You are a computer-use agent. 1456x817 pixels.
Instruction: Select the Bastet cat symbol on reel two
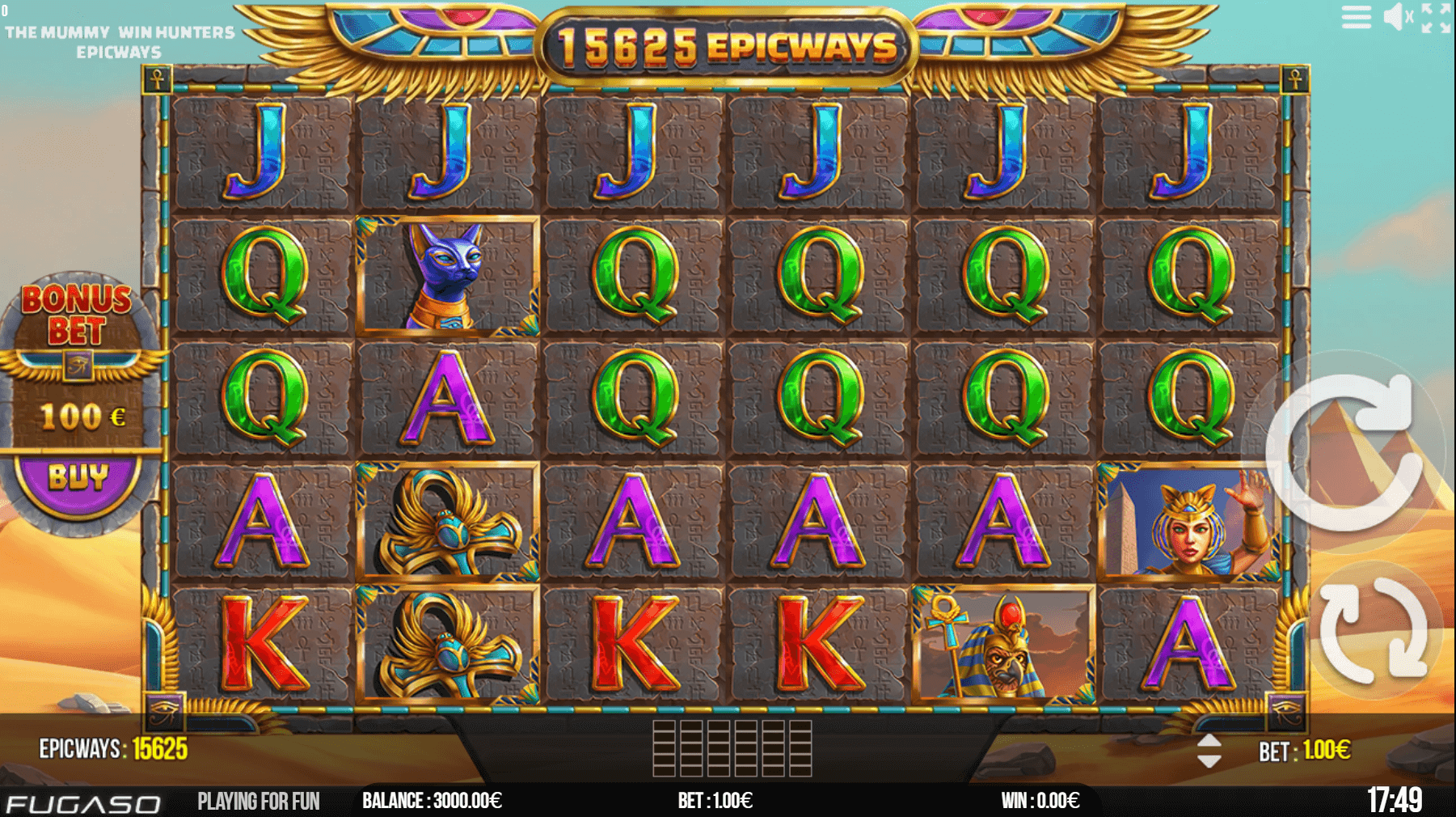click(449, 275)
